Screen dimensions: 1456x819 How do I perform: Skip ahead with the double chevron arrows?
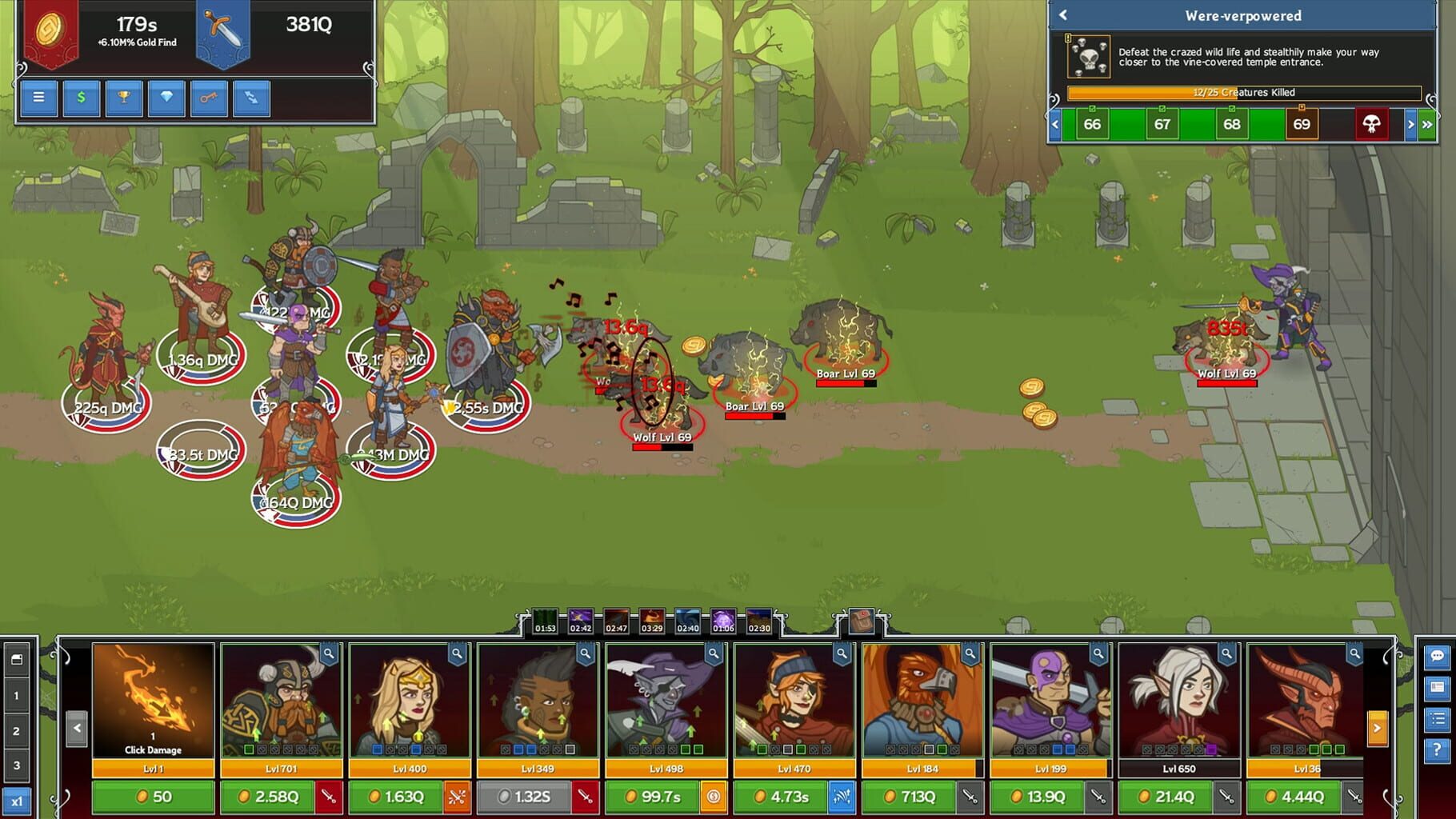tap(1429, 125)
